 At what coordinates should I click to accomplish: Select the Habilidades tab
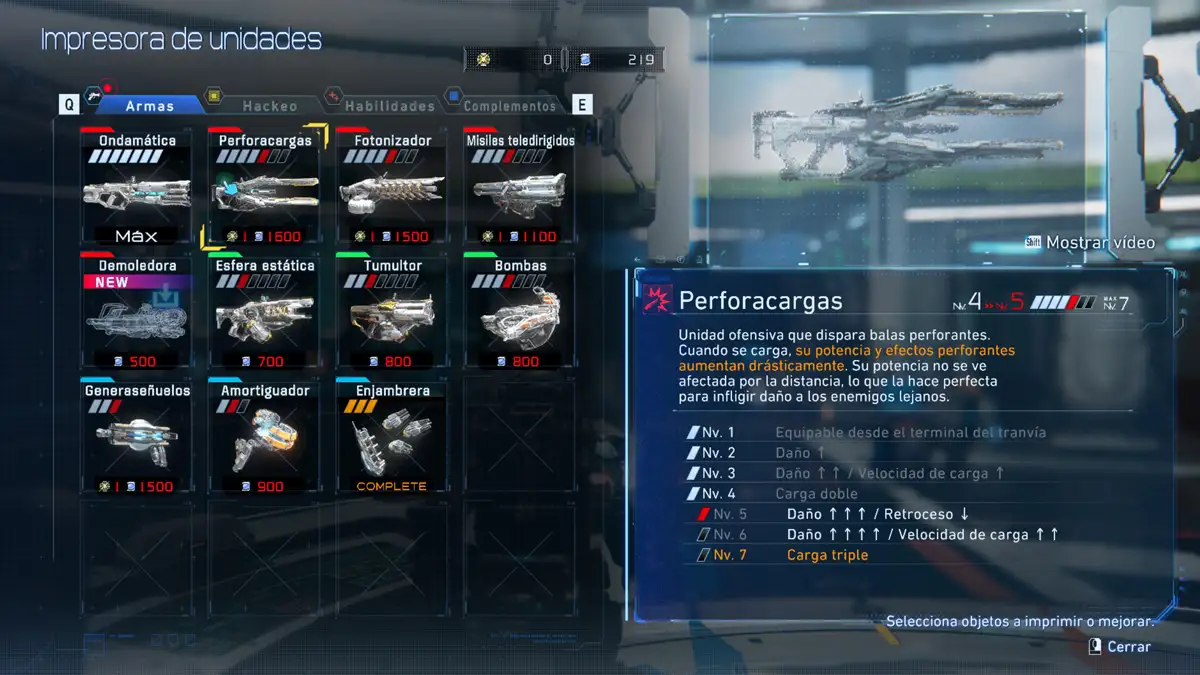[x=389, y=105]
